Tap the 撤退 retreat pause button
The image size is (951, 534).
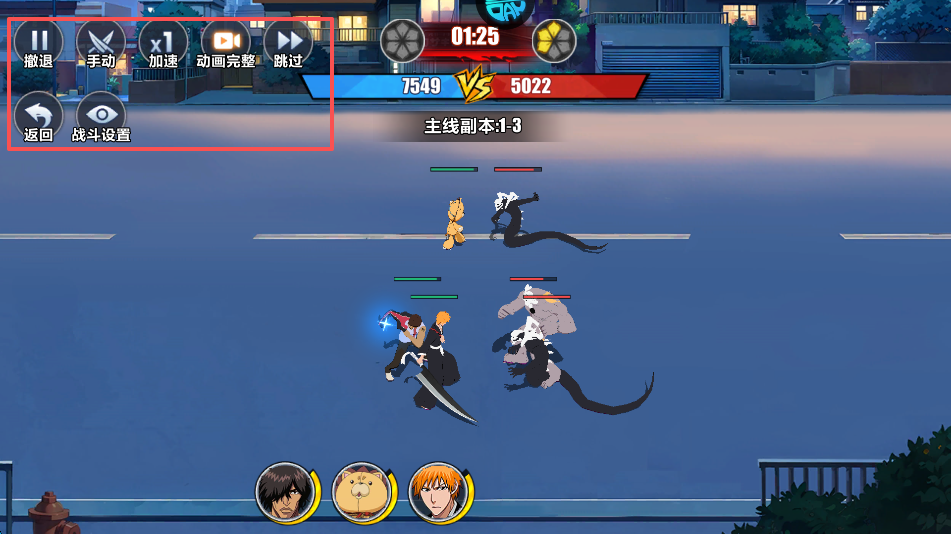pos(38,42)
